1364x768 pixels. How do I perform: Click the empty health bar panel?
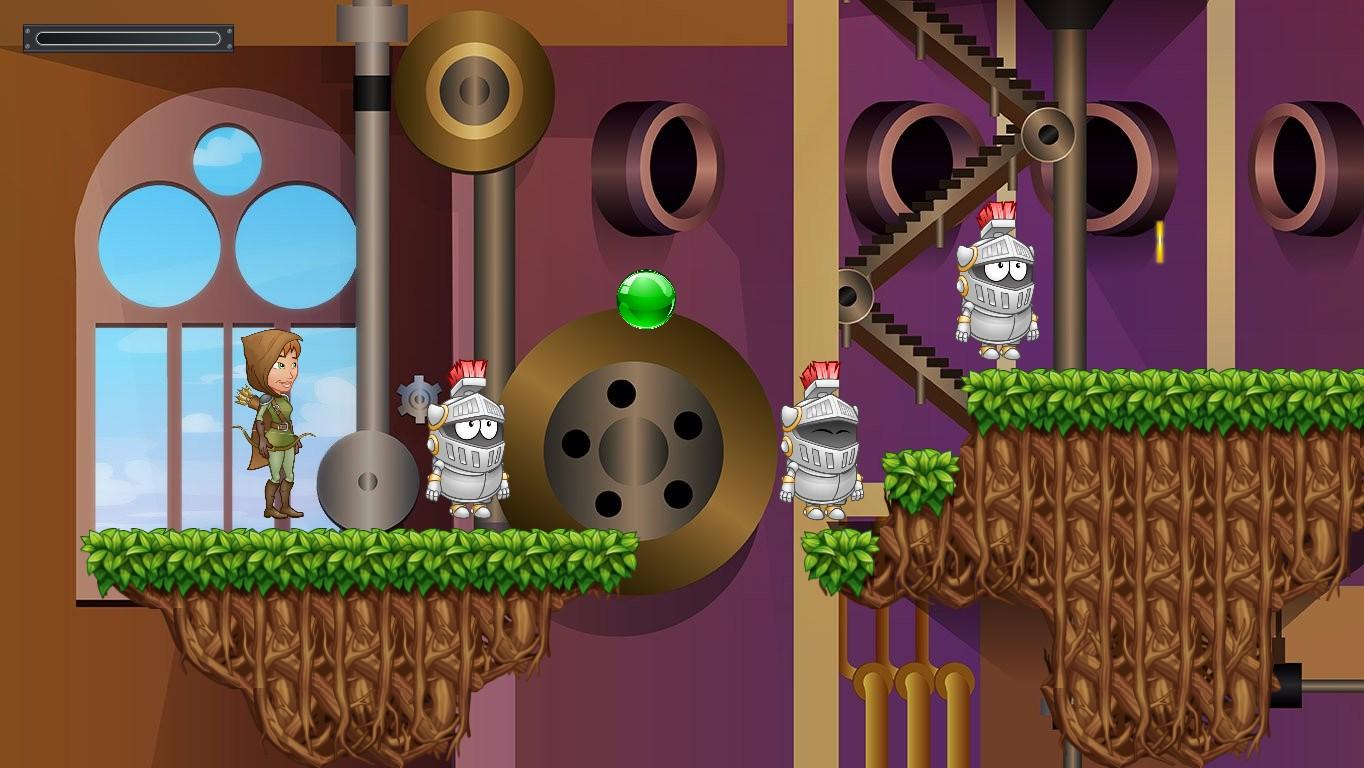[x=127, y=38]
